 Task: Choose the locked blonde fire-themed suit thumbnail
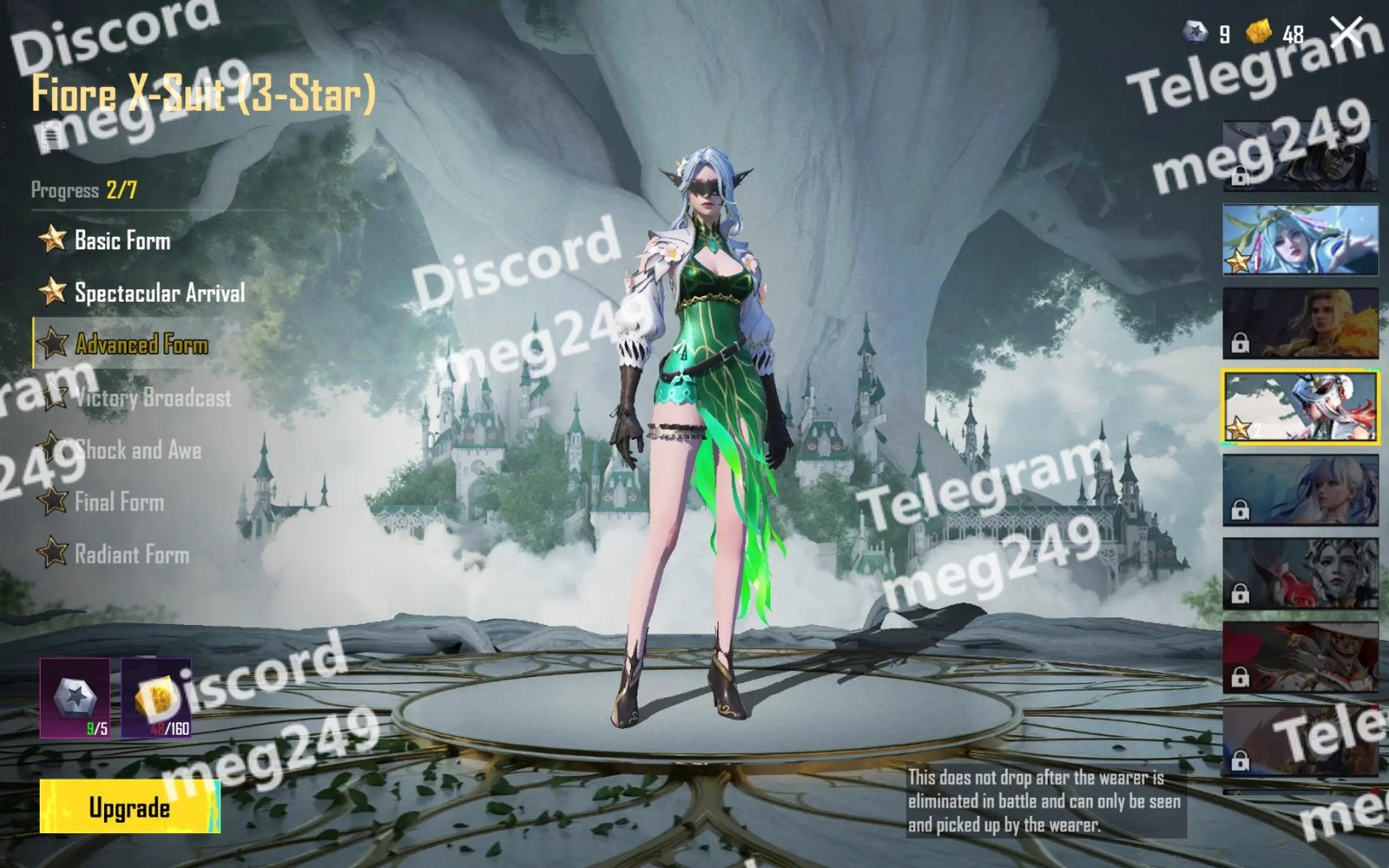point(1300,323)
